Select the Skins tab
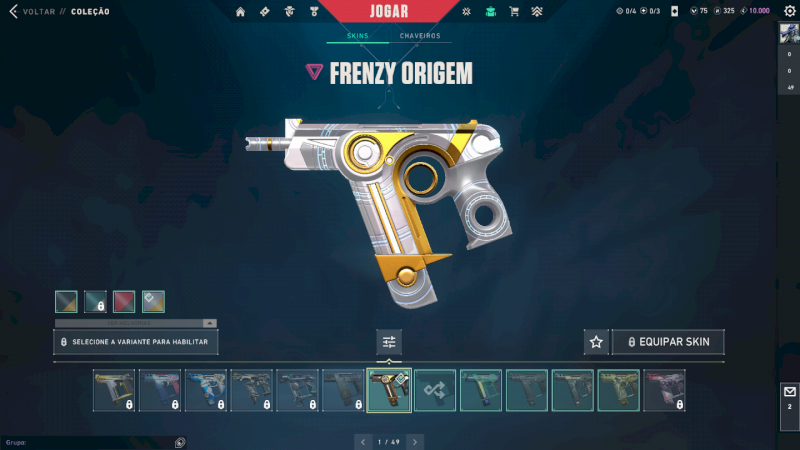 pos(357,36)
